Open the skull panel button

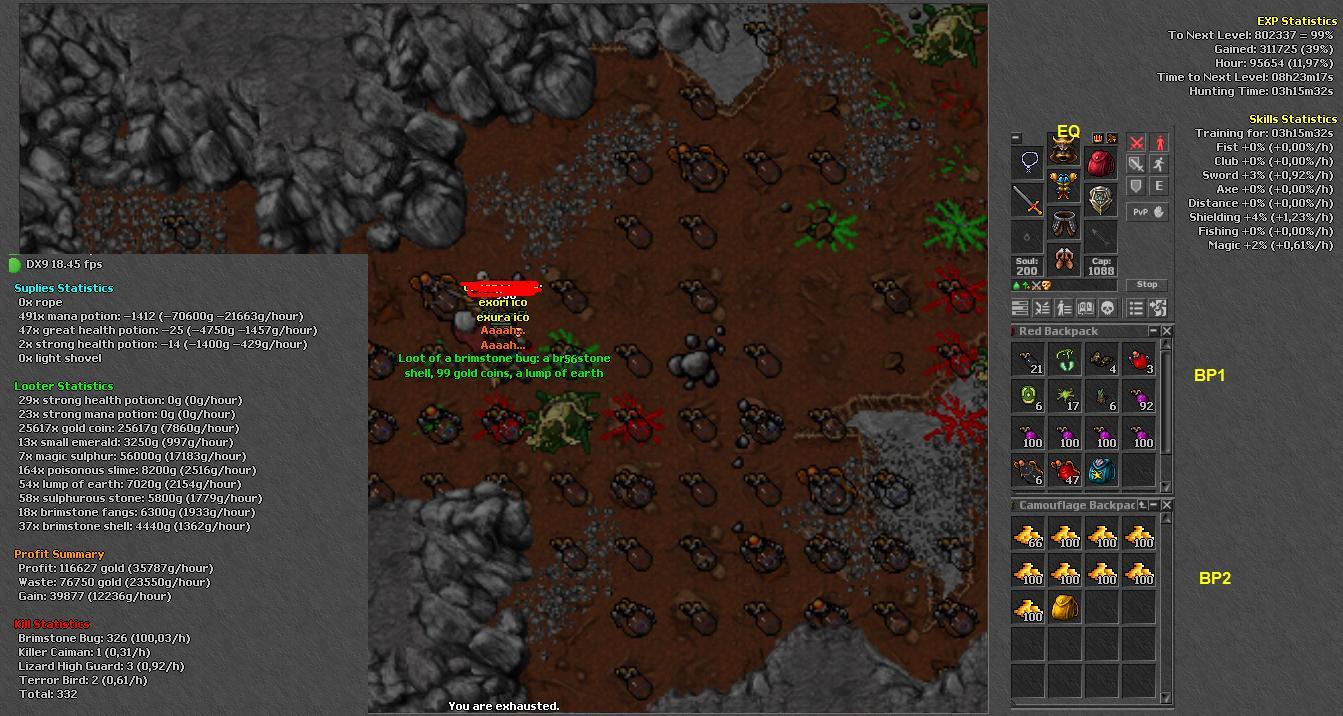click(1107, 308)
